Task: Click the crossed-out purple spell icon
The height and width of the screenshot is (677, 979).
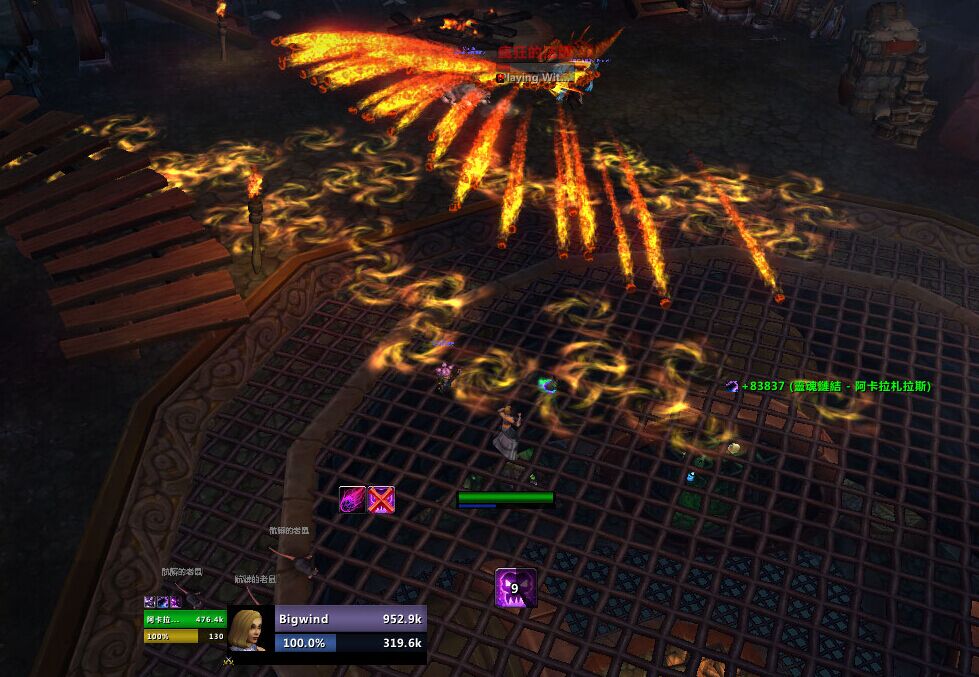Action: pos(381,499)
